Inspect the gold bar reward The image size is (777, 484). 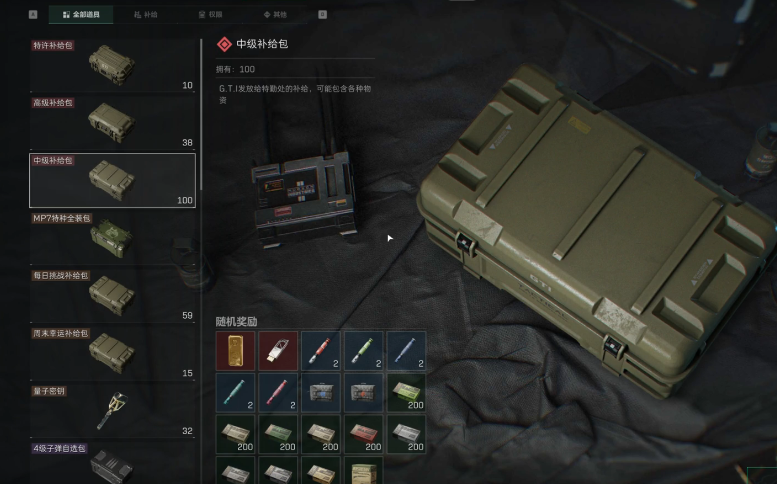(x=235, y=351)
